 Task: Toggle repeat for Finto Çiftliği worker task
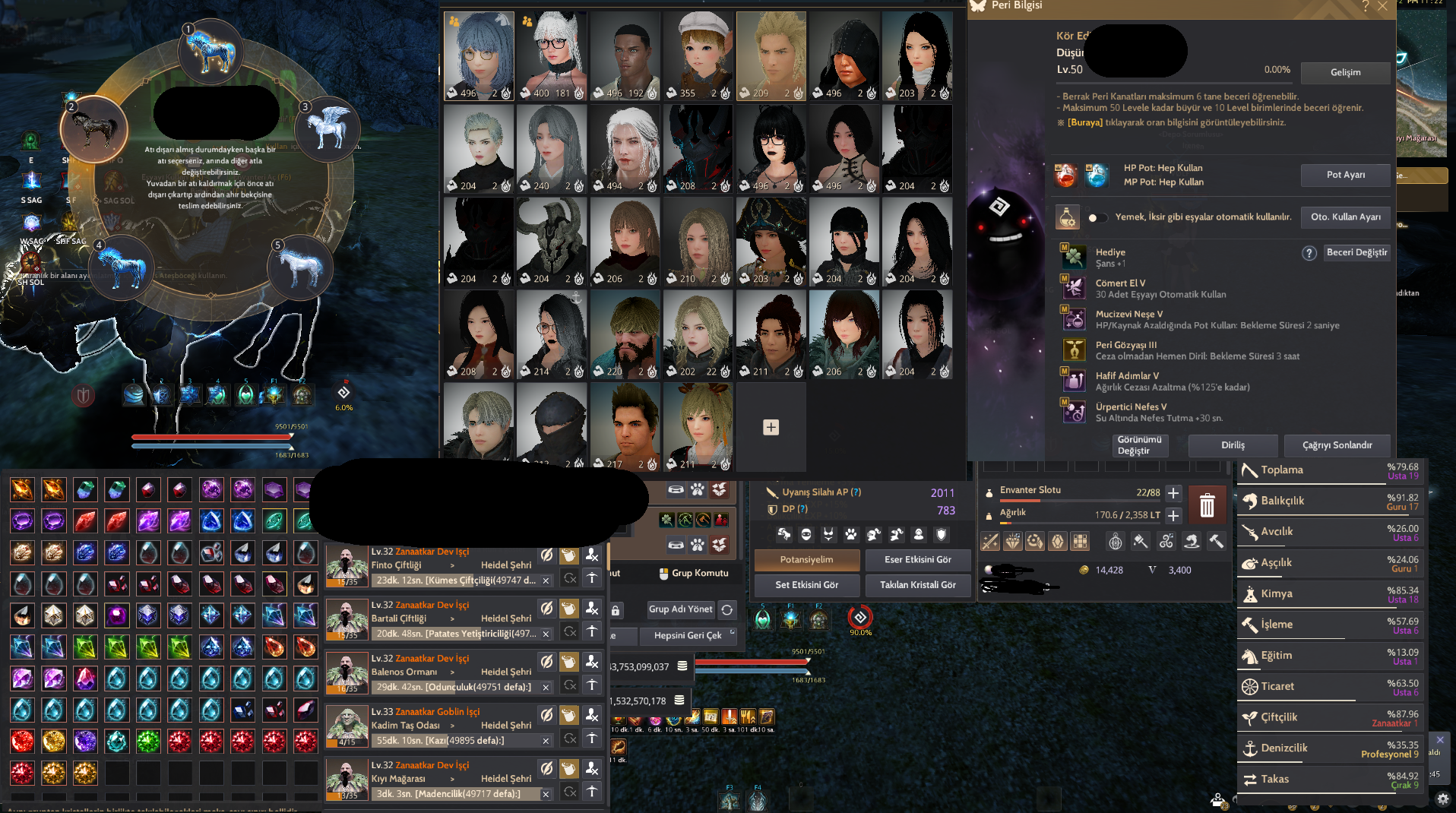569,579
